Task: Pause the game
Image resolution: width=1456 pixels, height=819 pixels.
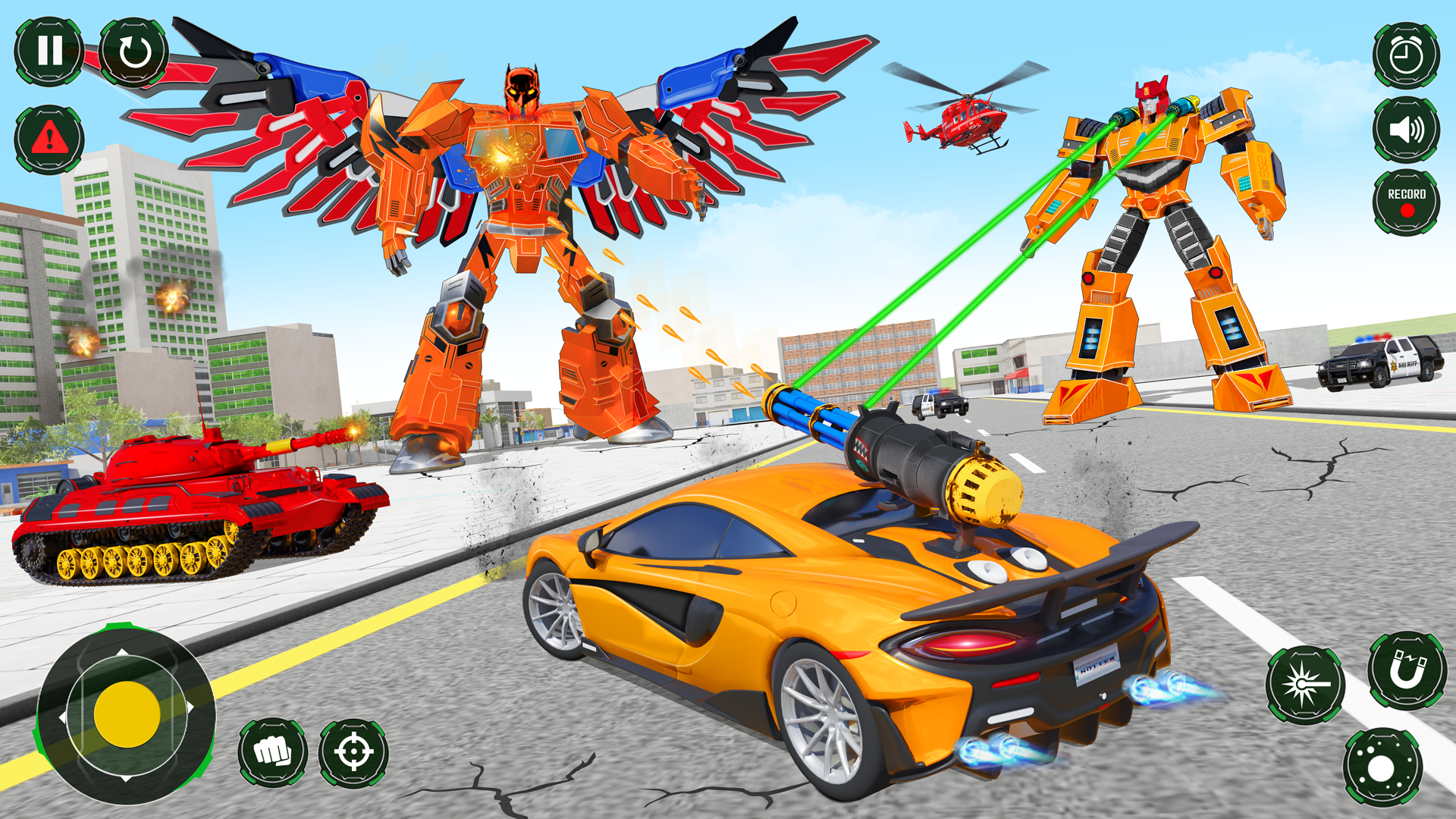Action: [x=49, y=52]
